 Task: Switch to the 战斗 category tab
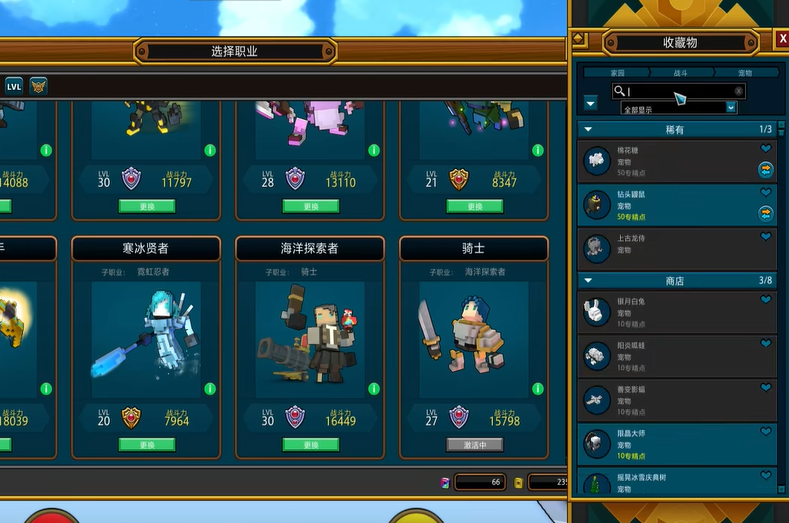coord(680,73)
